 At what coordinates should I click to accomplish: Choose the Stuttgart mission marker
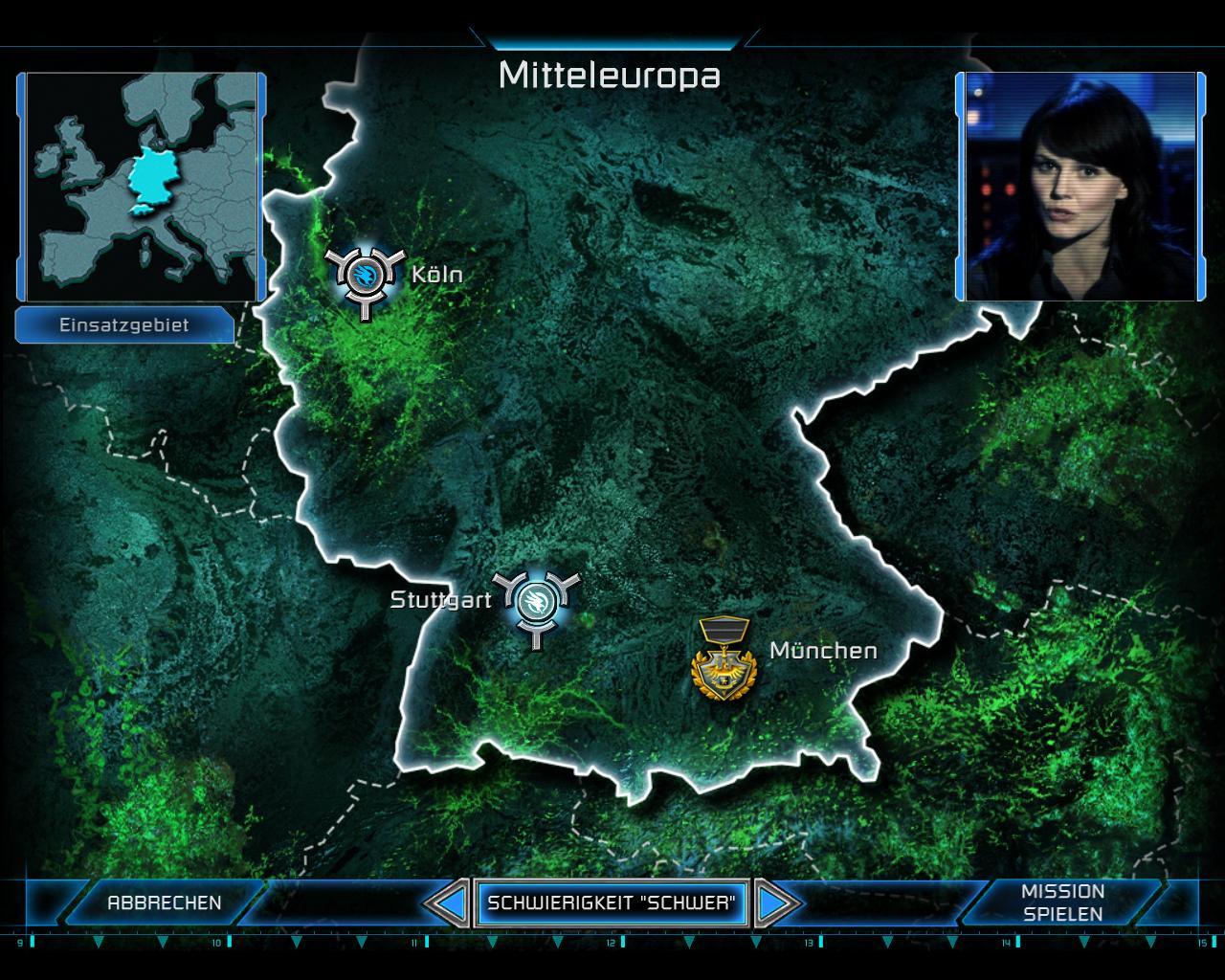click(x=534, y=601)
